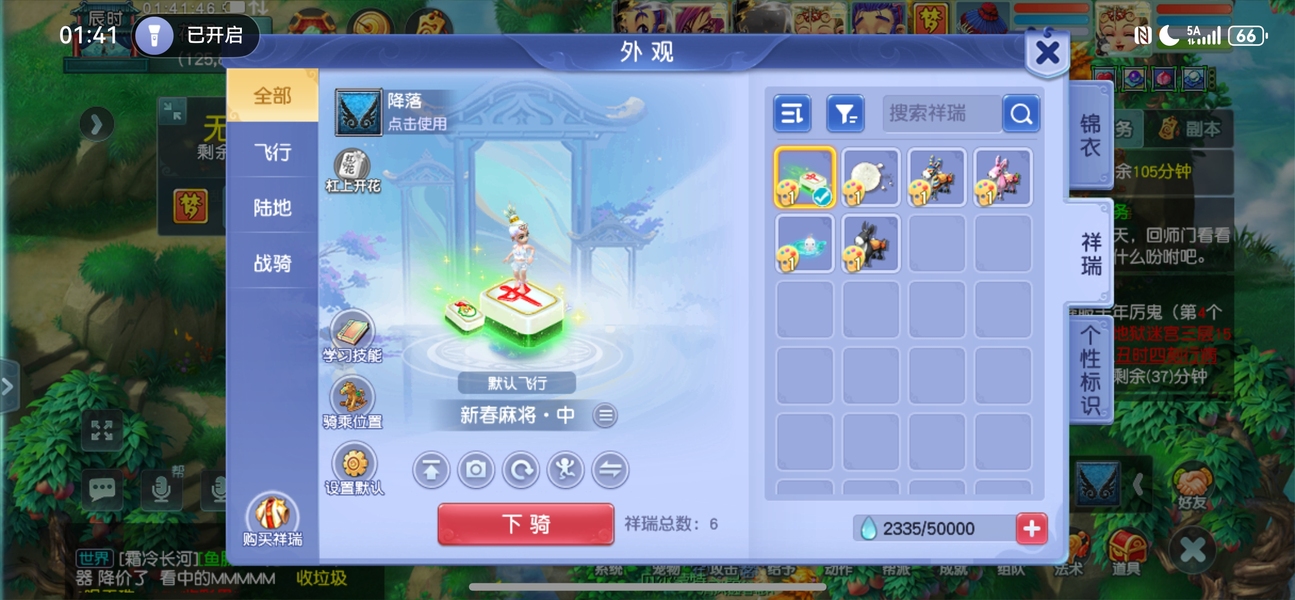Use the 降落 landing wings icon
Viewport: 1295px width, 600px height.
(357, 112)
